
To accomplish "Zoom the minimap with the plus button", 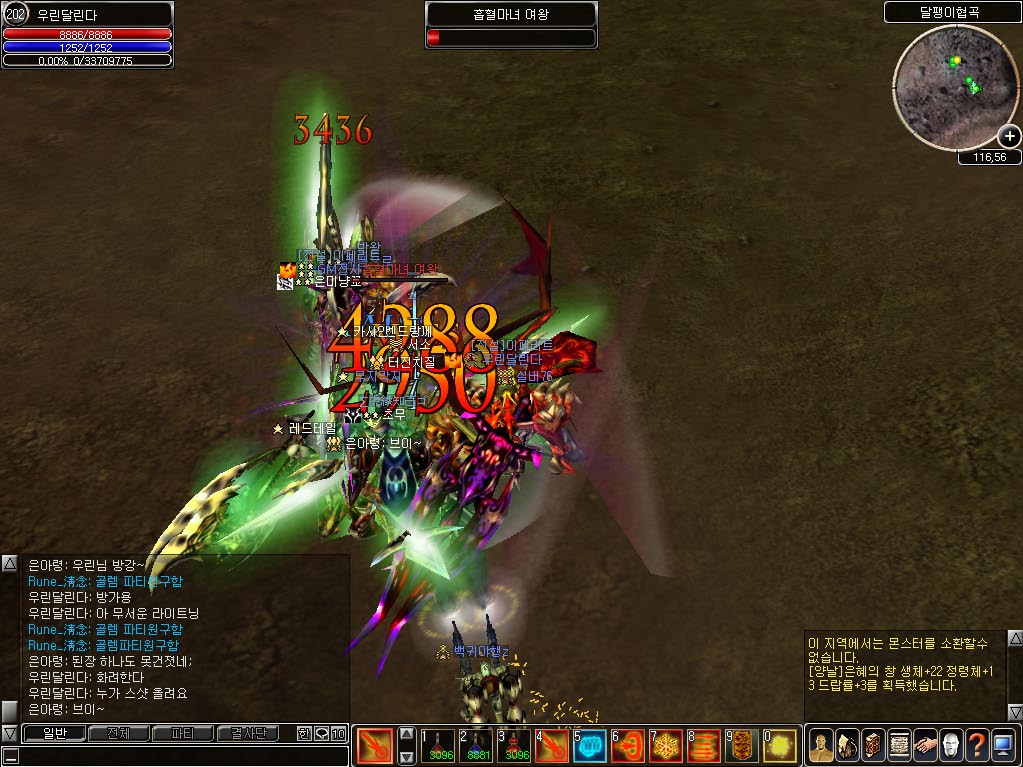I will 1008,138.
